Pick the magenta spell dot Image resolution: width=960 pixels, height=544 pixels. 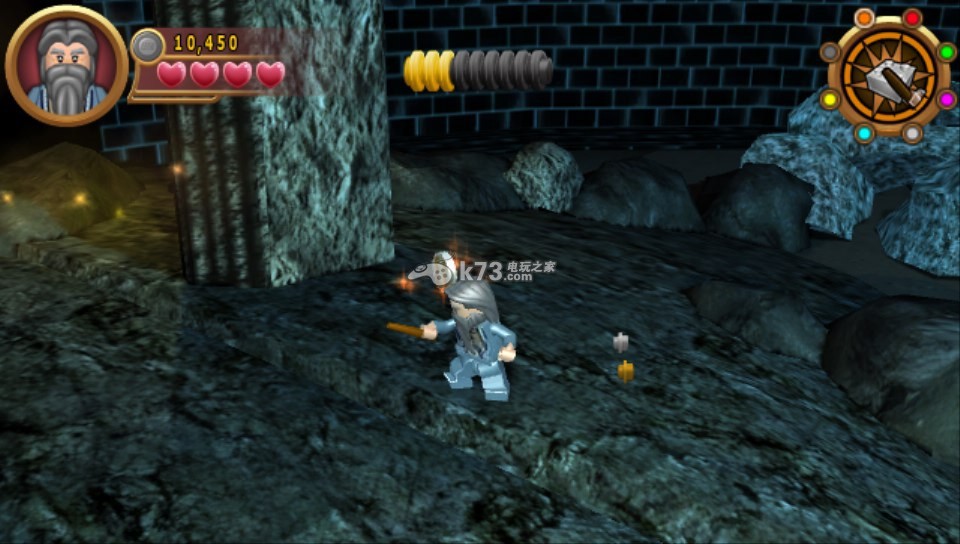pyautogui.click(x=946, y=99)
